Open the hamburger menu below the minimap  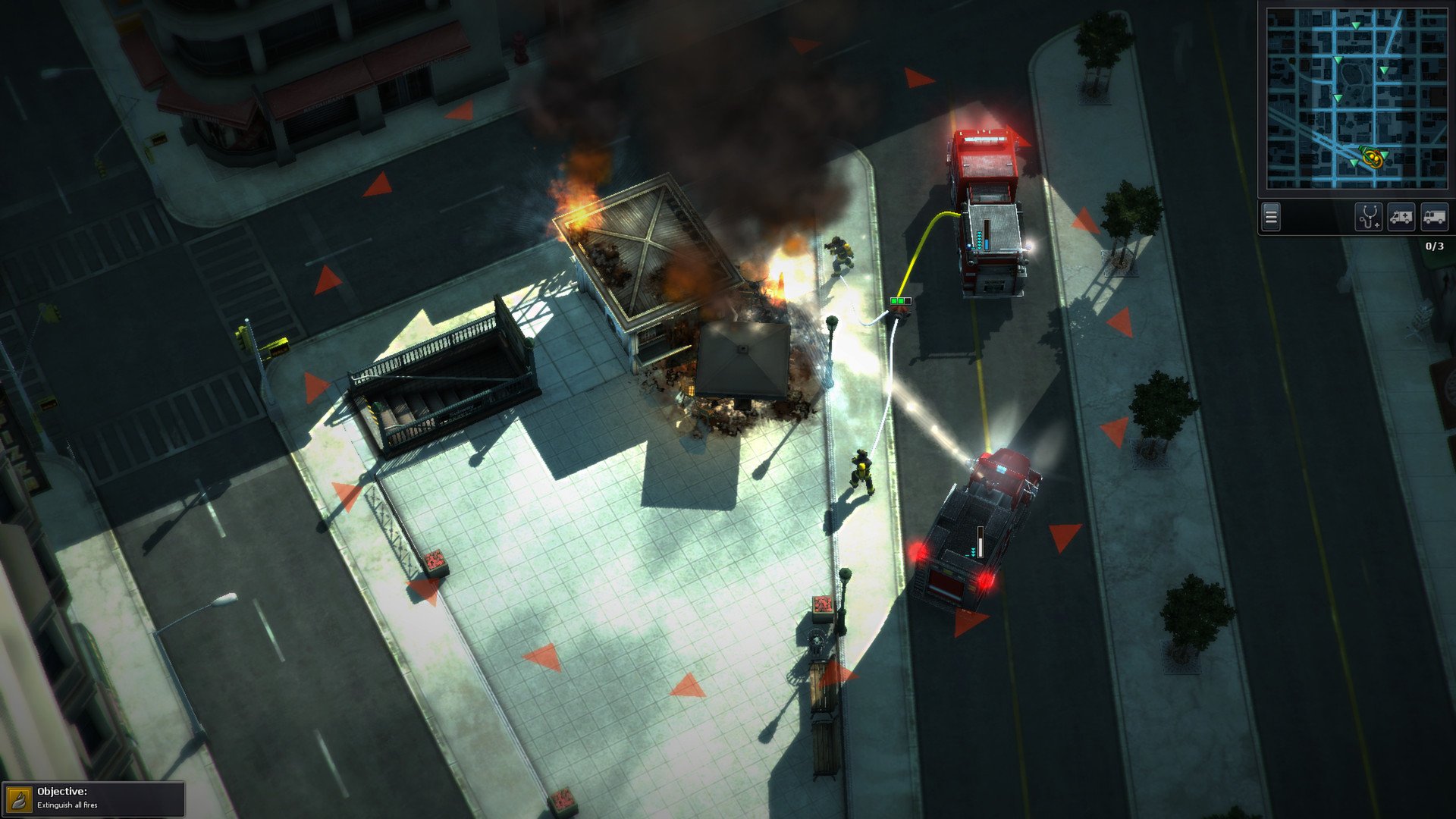pos(1271,216)
